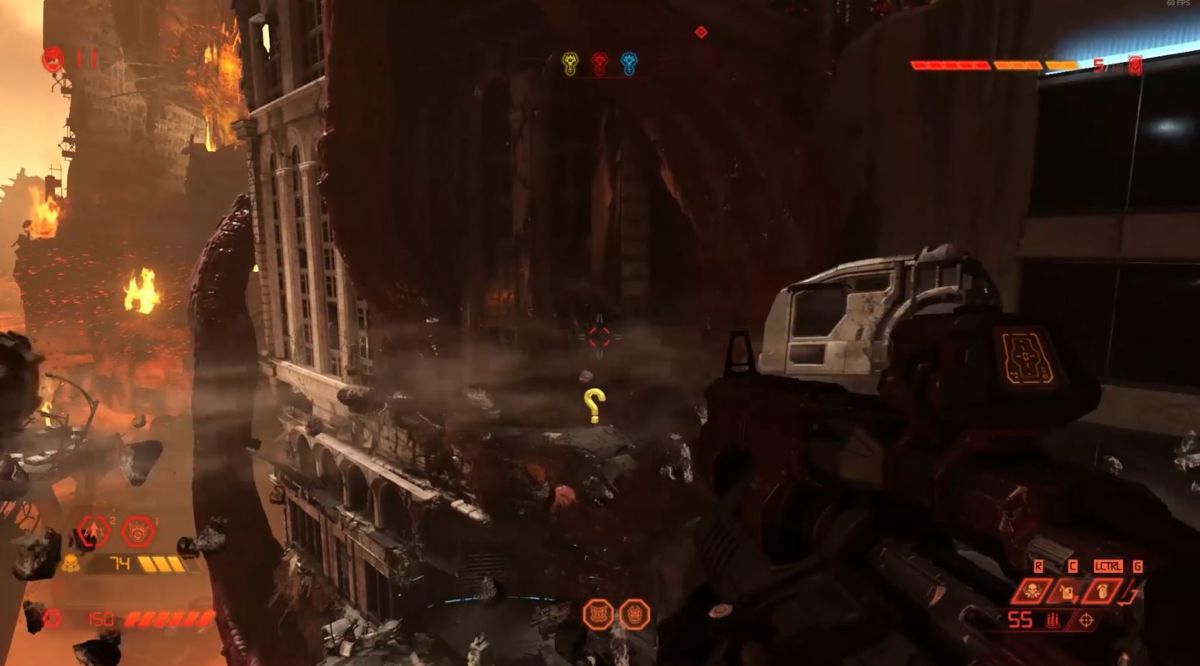Click the extra lives helmet icon

(x=52, y=59)
